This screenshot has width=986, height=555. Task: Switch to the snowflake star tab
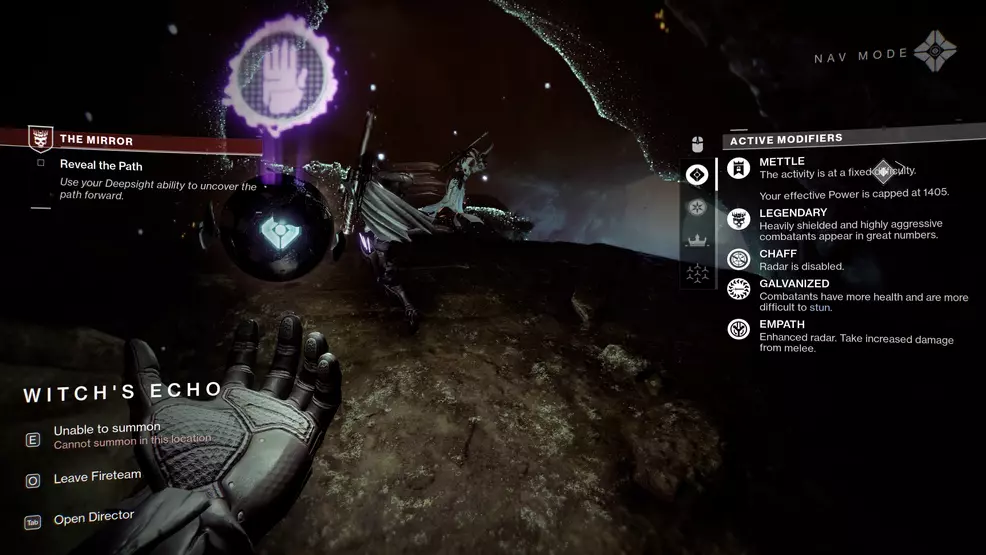pyautogui.click(x=697, y=207)
